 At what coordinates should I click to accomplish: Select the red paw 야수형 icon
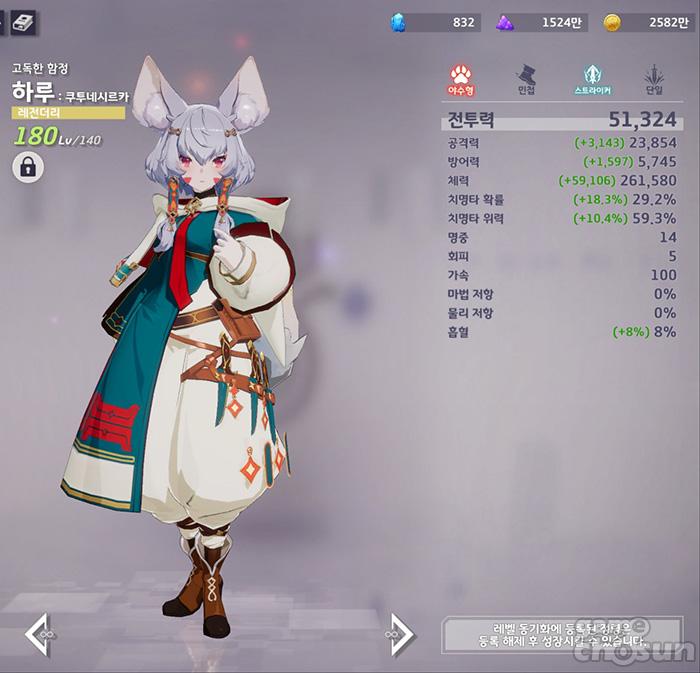point(461,76)
